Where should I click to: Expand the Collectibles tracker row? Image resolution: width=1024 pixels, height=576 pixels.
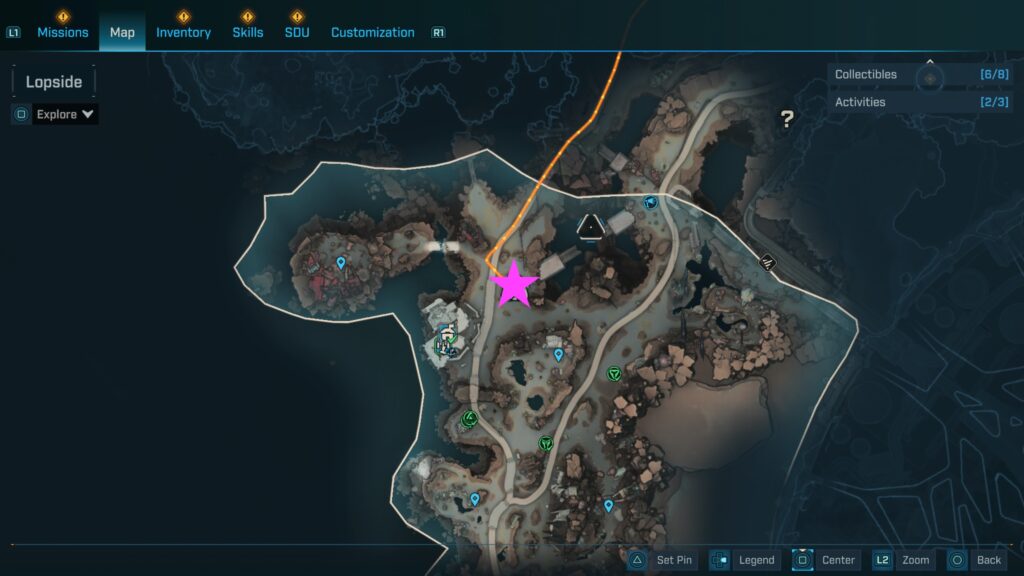click(x=920, y=74)
